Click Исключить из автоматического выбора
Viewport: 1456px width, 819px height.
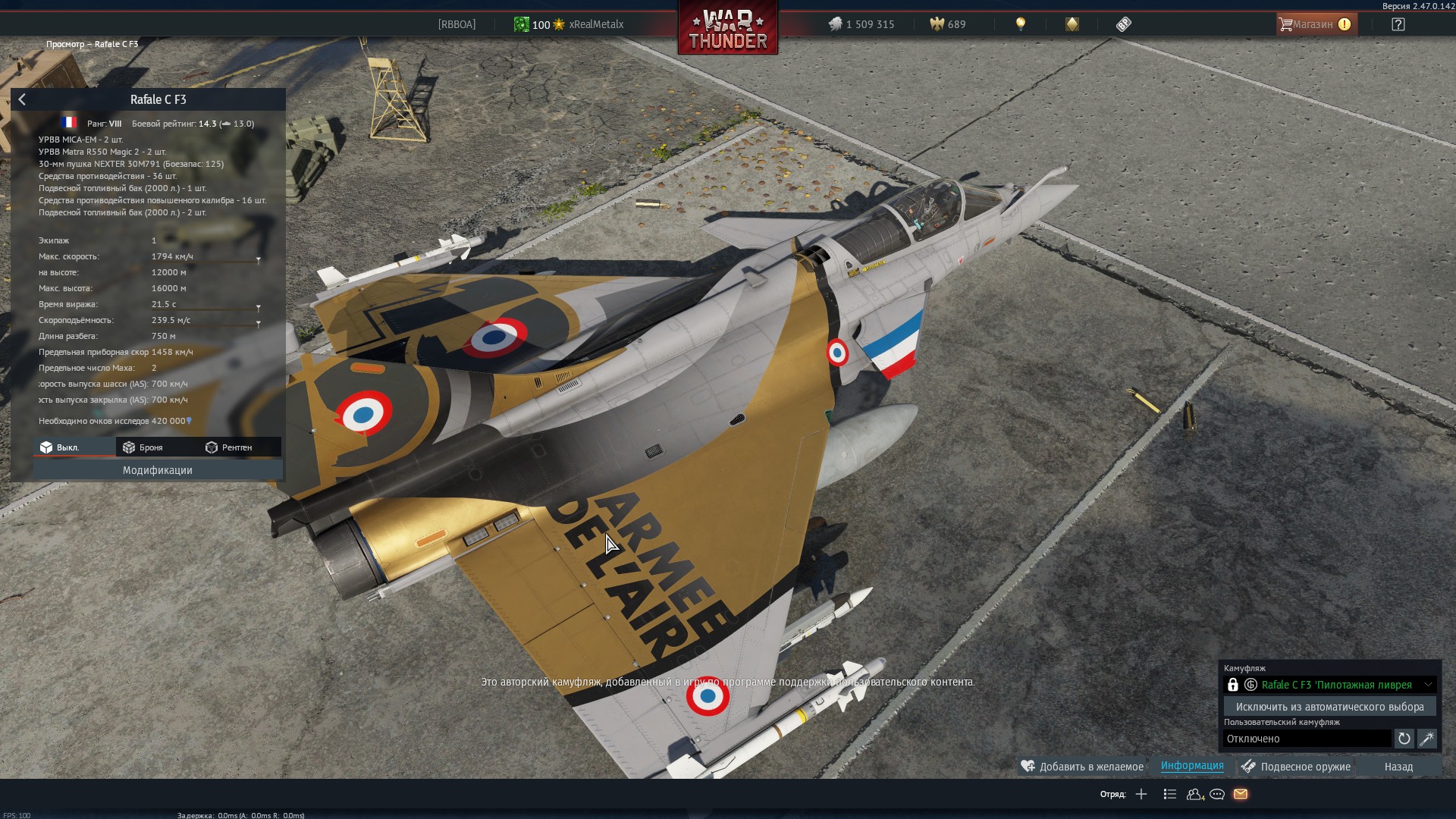tap(1329, 707)
